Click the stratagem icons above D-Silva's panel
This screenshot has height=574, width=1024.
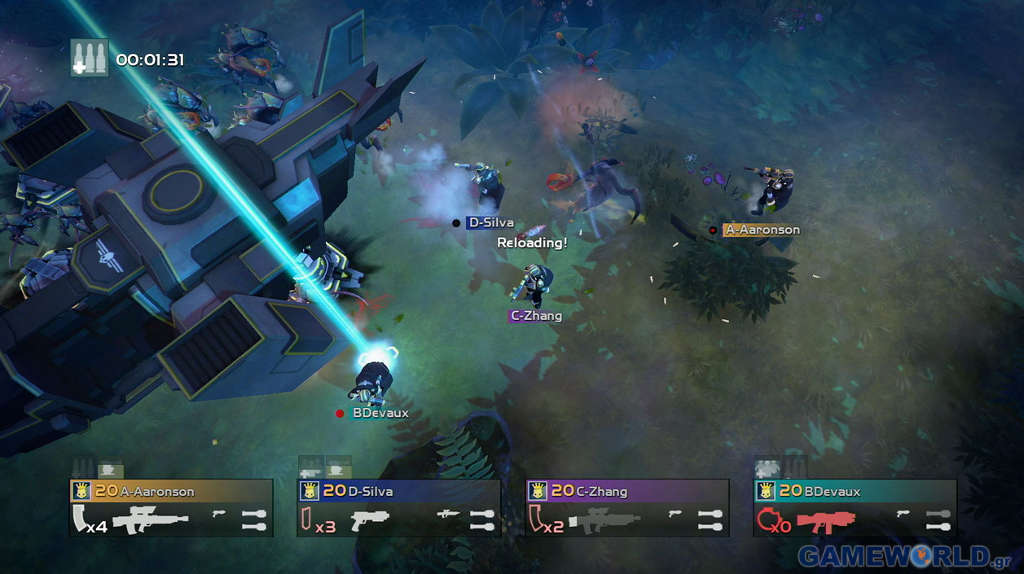[x=323, y=467]
